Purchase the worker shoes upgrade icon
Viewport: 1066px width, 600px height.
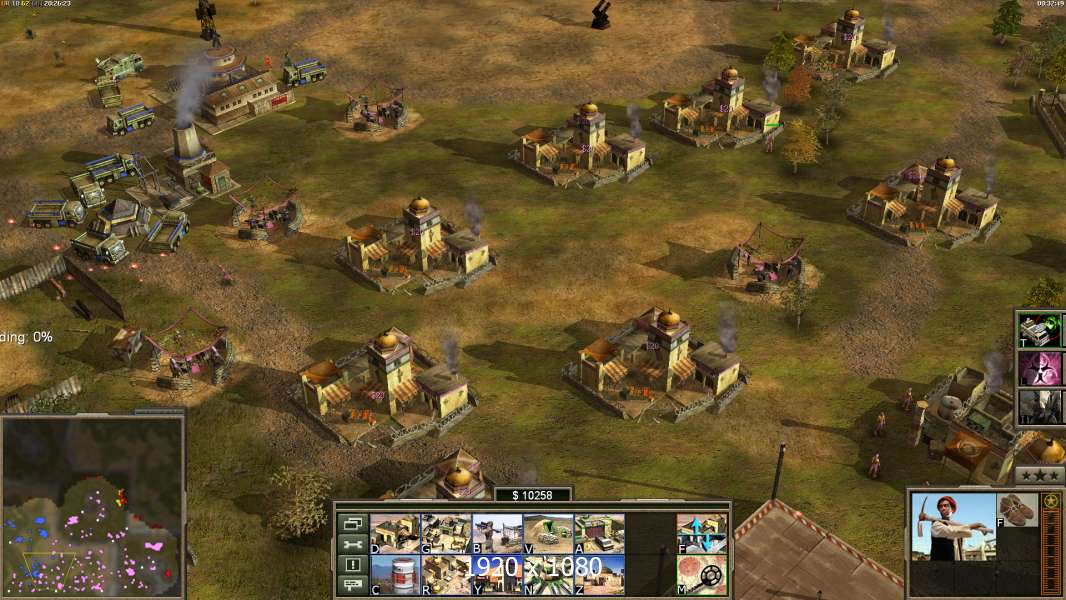[1019, 508]
